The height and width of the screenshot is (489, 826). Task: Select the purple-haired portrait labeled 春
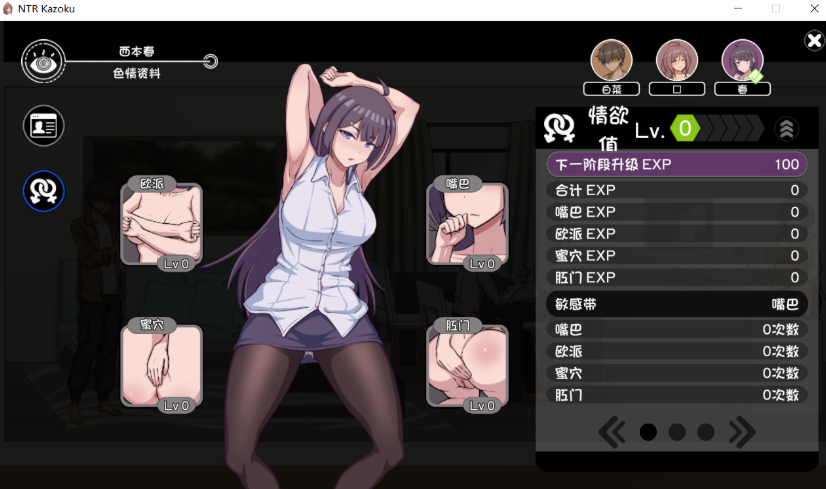742,61
